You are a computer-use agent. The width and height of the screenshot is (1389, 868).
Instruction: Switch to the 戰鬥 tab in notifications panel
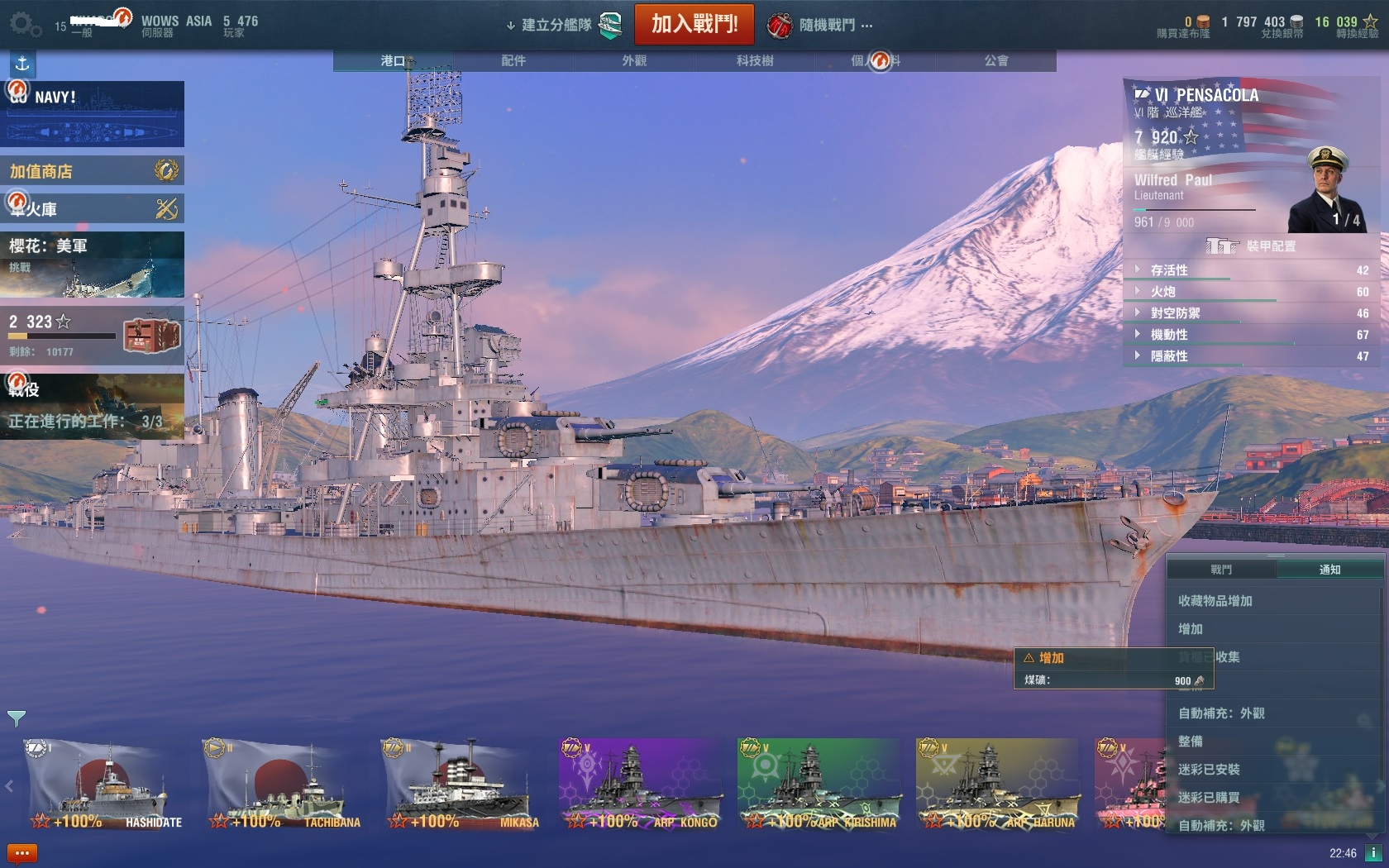tap(1221, 570)
